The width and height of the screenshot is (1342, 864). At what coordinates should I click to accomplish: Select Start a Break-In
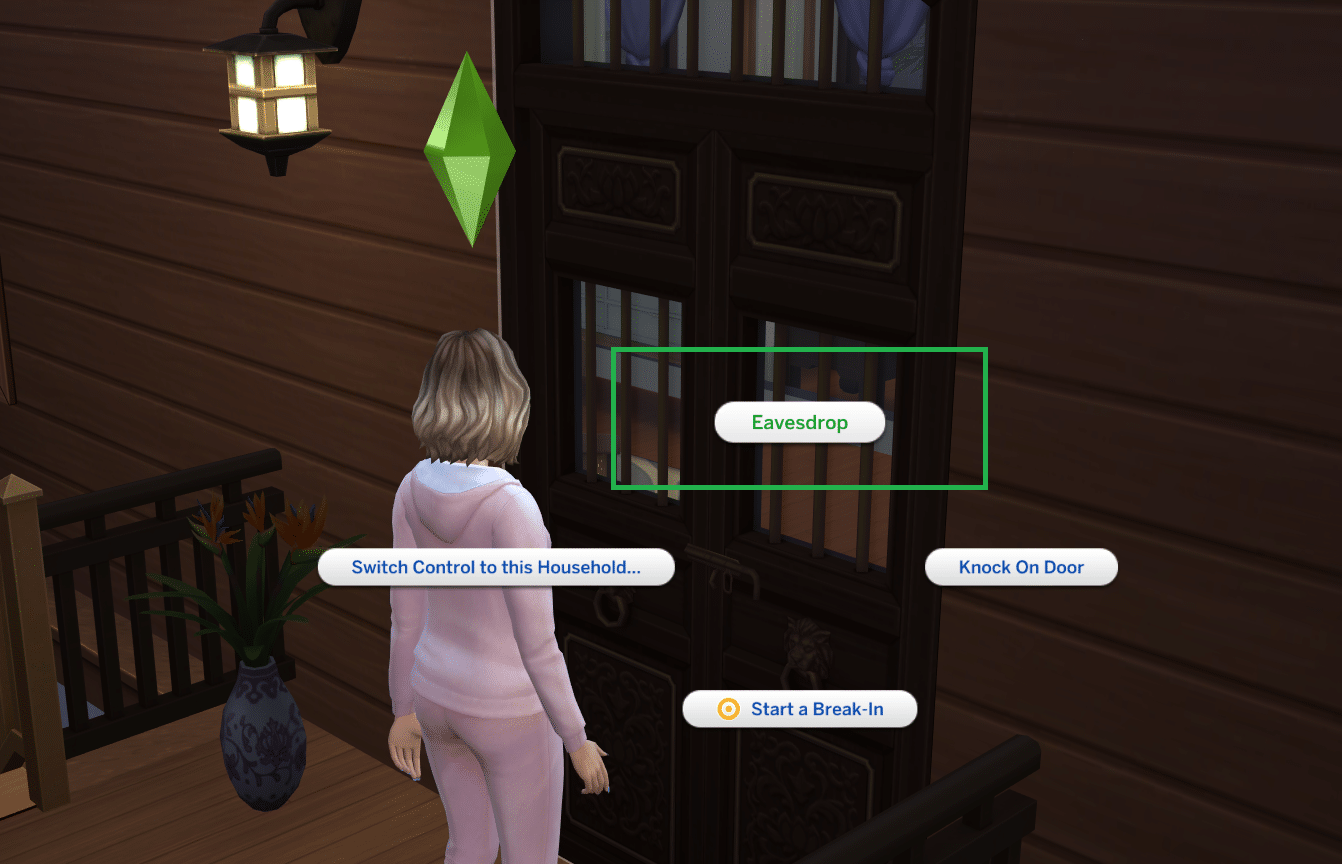(799, 708)
